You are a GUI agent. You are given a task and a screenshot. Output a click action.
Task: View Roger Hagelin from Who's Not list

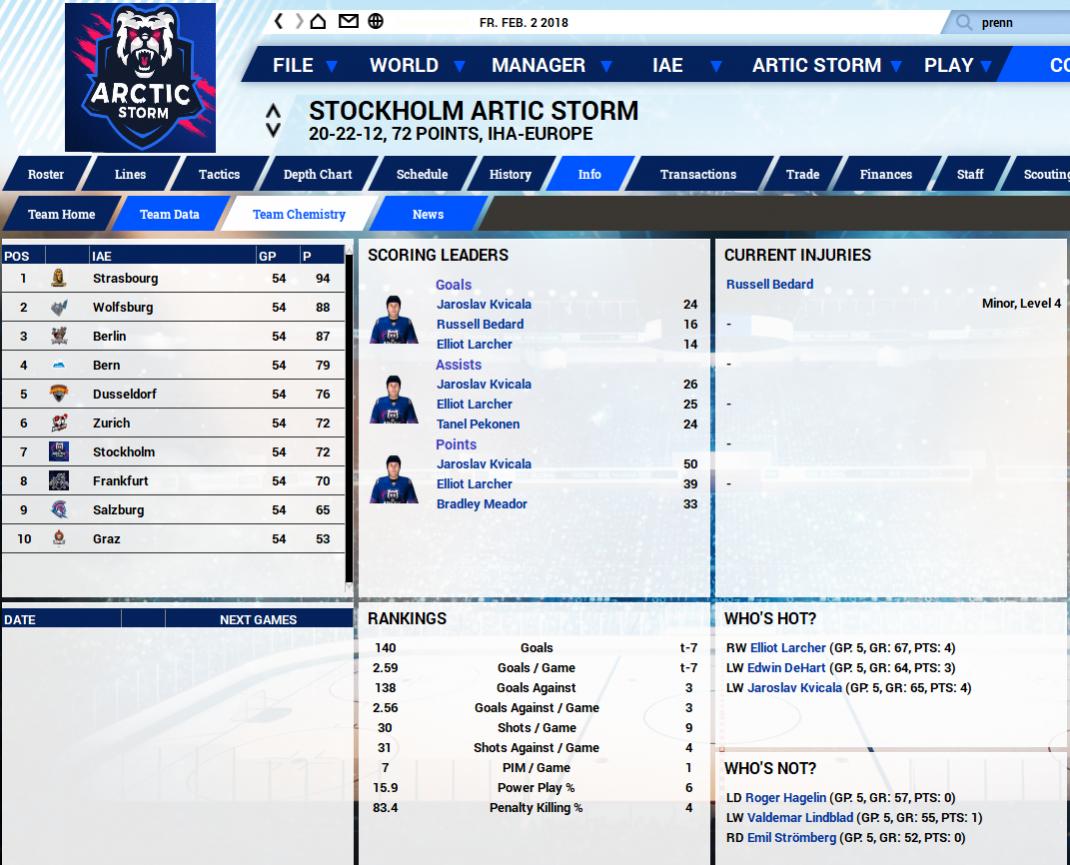[x=785, y=798]
